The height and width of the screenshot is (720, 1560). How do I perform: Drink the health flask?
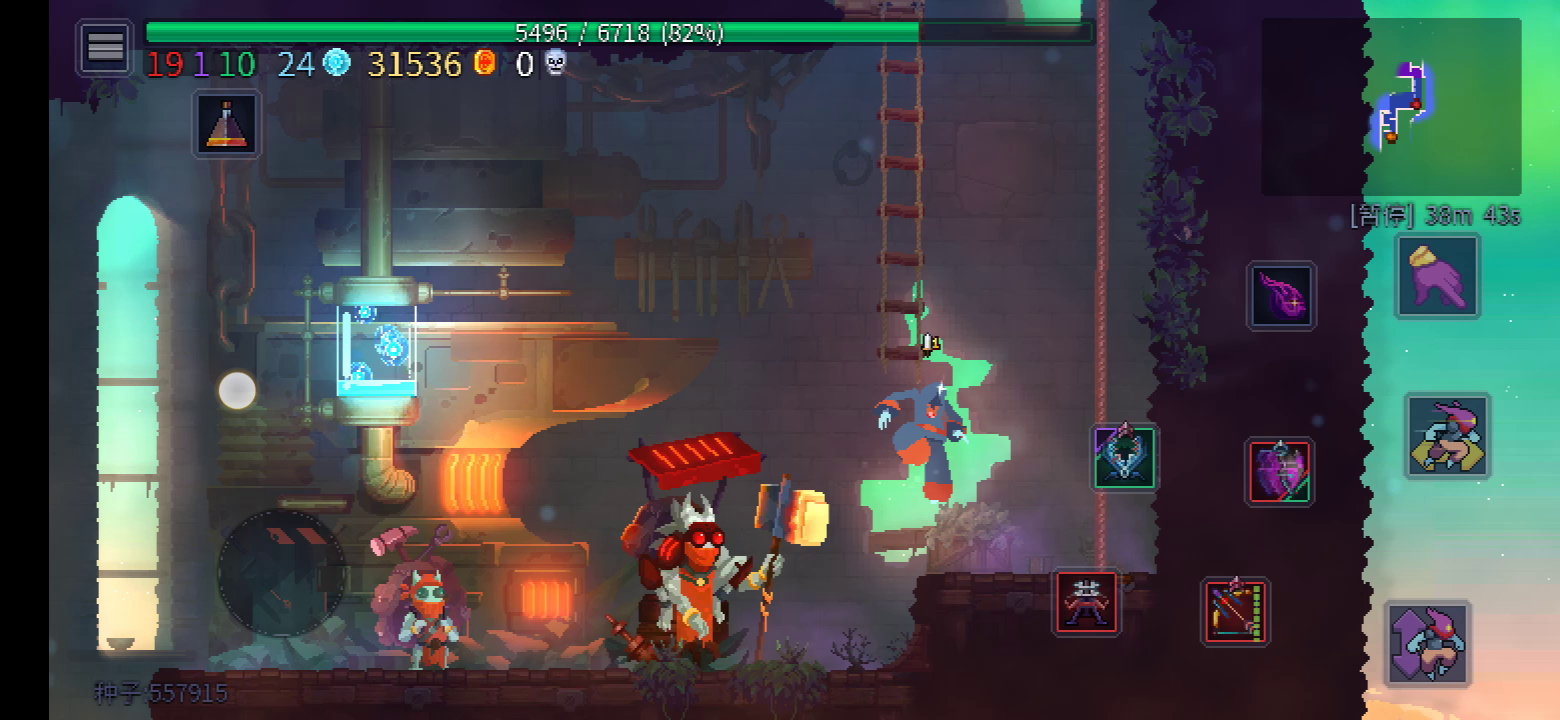[227, 125]
